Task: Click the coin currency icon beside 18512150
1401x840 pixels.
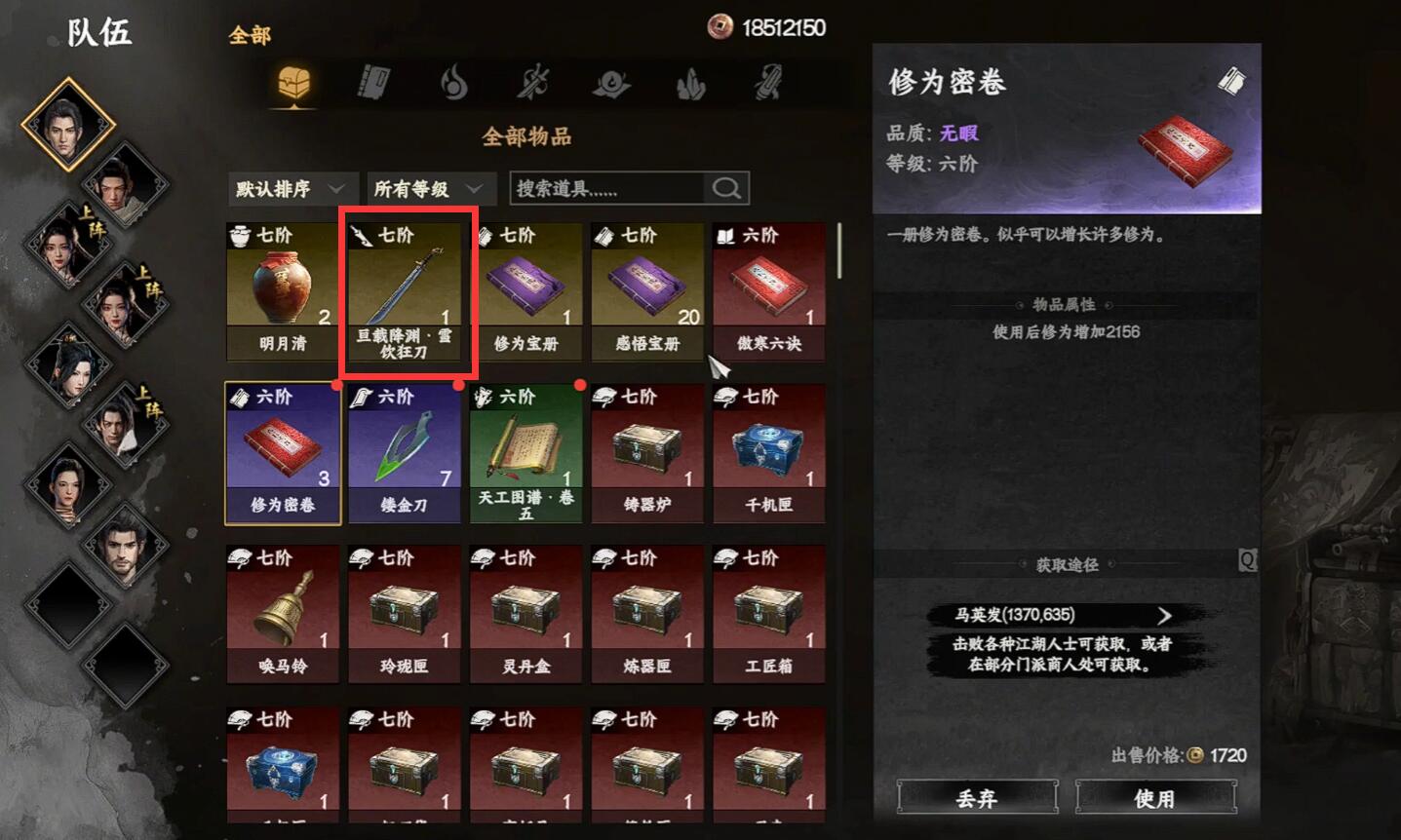Action: (719, 27)
